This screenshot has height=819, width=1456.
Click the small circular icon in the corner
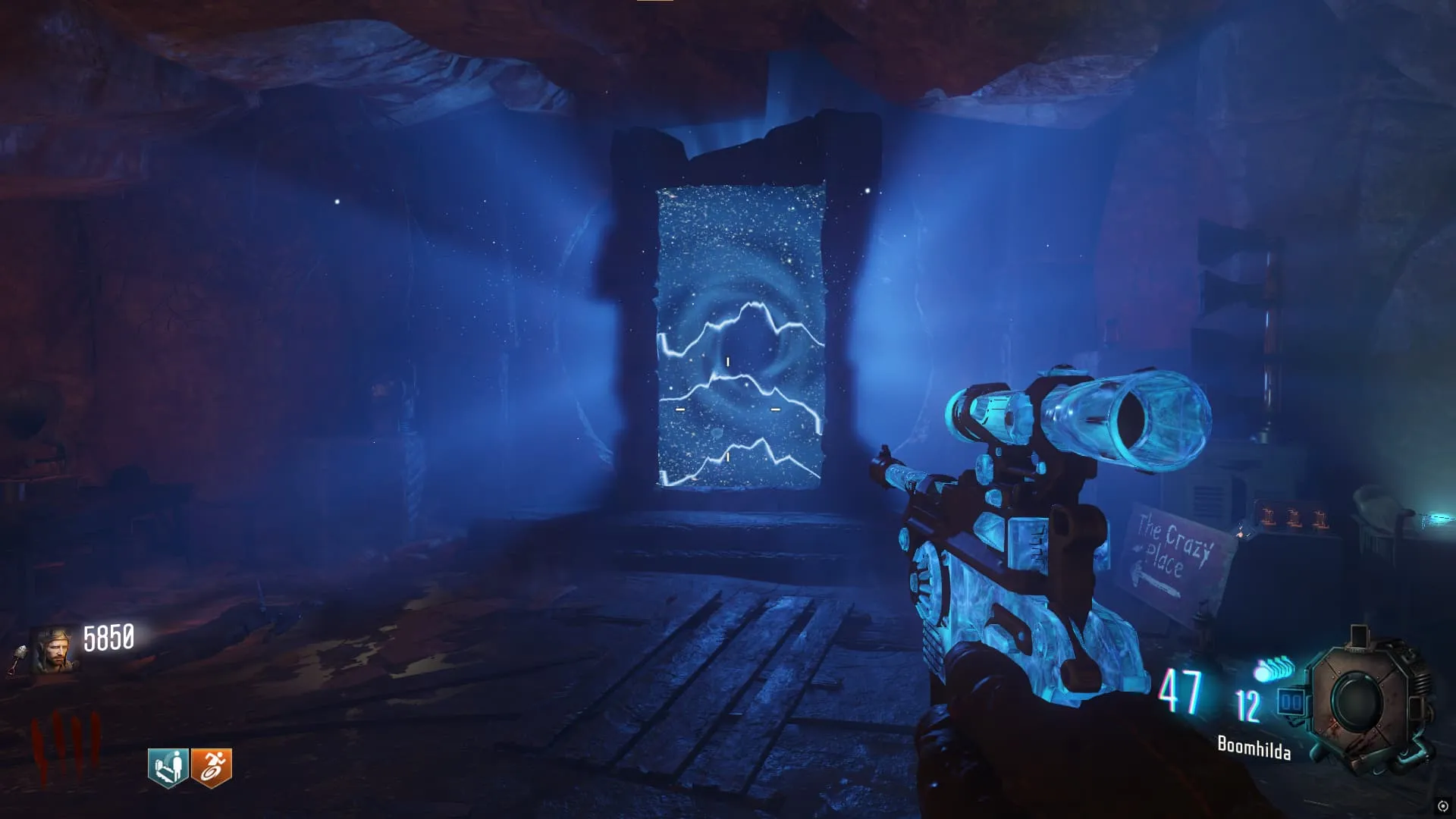1442,806
